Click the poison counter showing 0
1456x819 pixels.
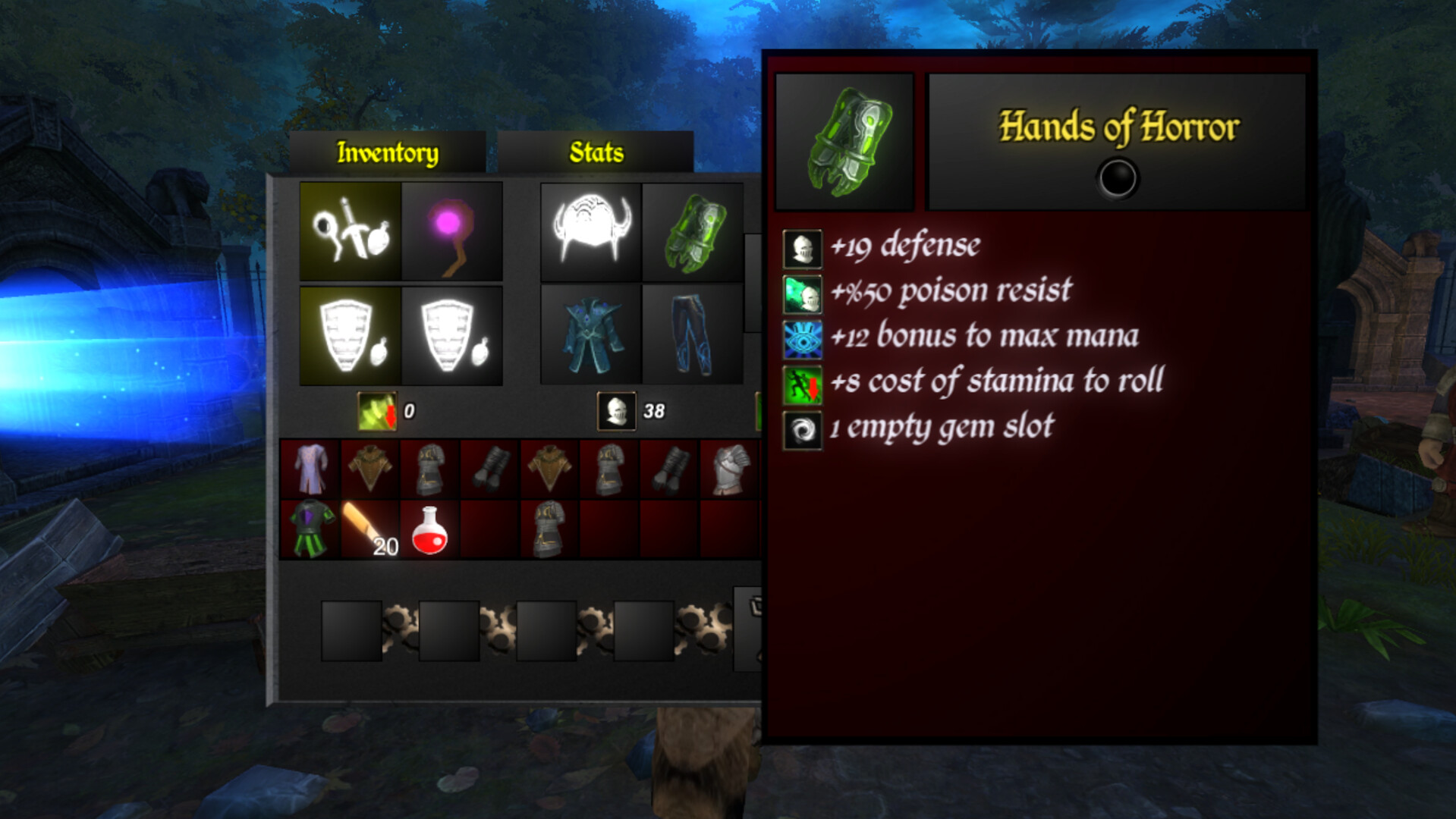click(x=377, y=412)
